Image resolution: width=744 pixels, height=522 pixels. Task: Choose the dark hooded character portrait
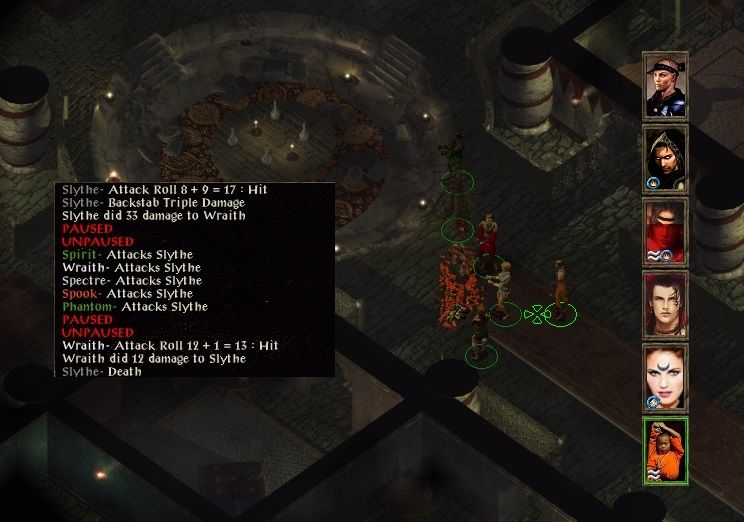pos(665,158)
